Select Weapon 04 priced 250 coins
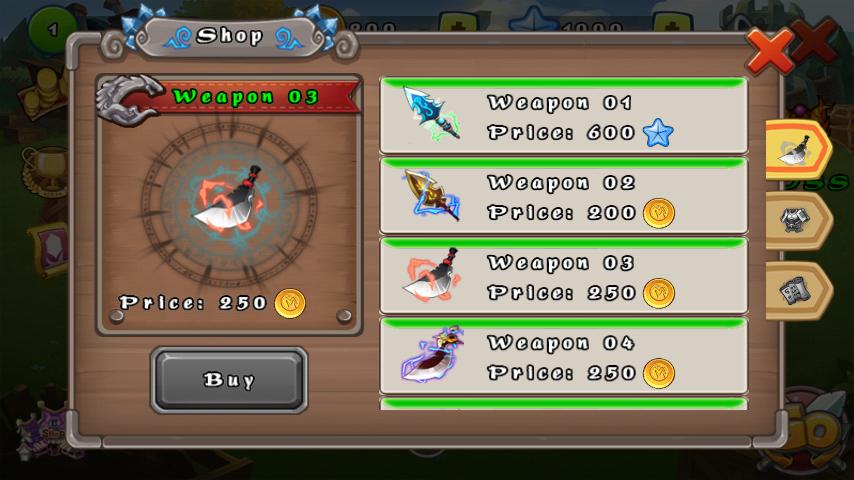The image size is (854, 480). [563, 357]
